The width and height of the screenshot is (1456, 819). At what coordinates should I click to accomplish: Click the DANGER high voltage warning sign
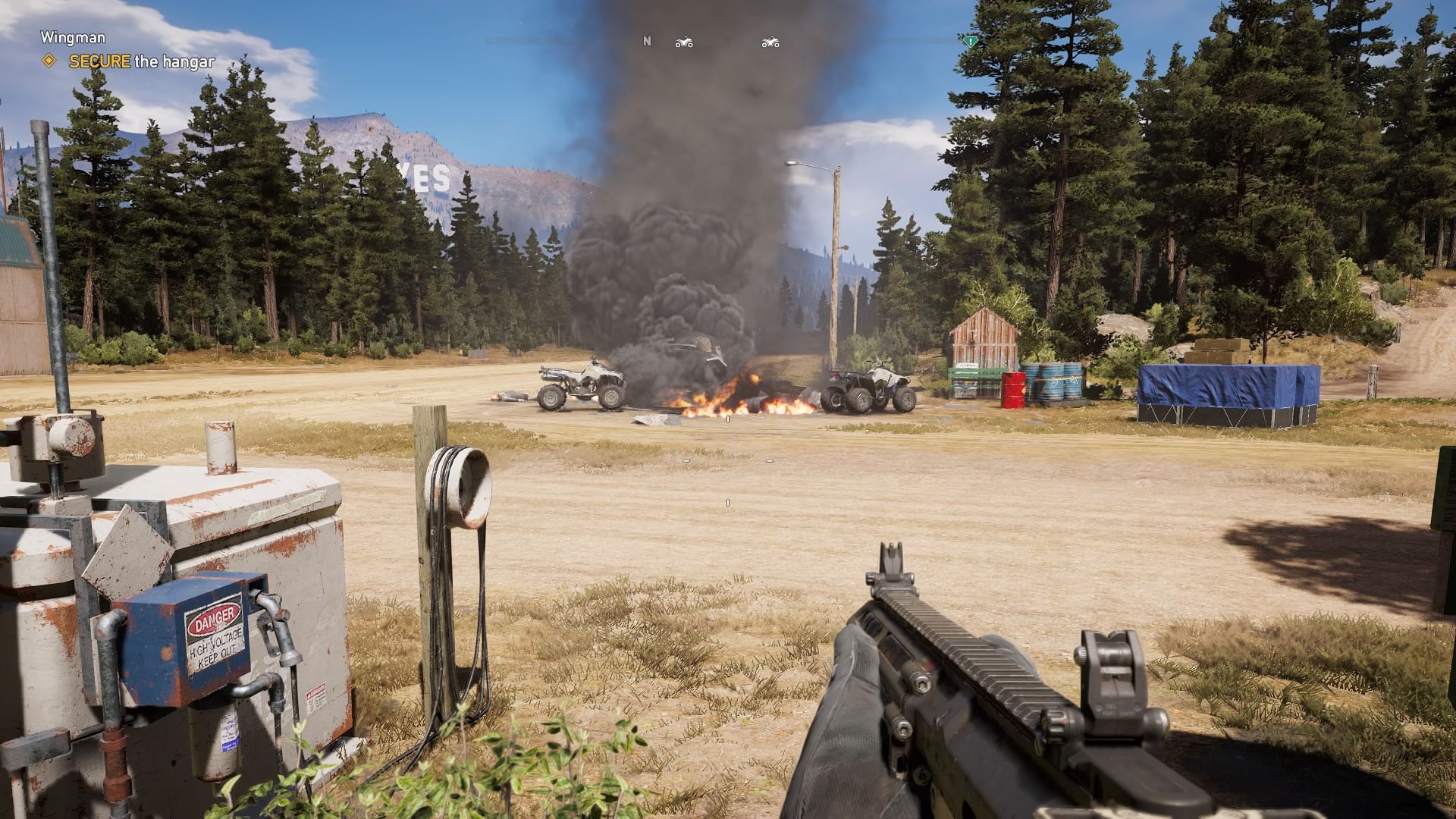(213, 635)
